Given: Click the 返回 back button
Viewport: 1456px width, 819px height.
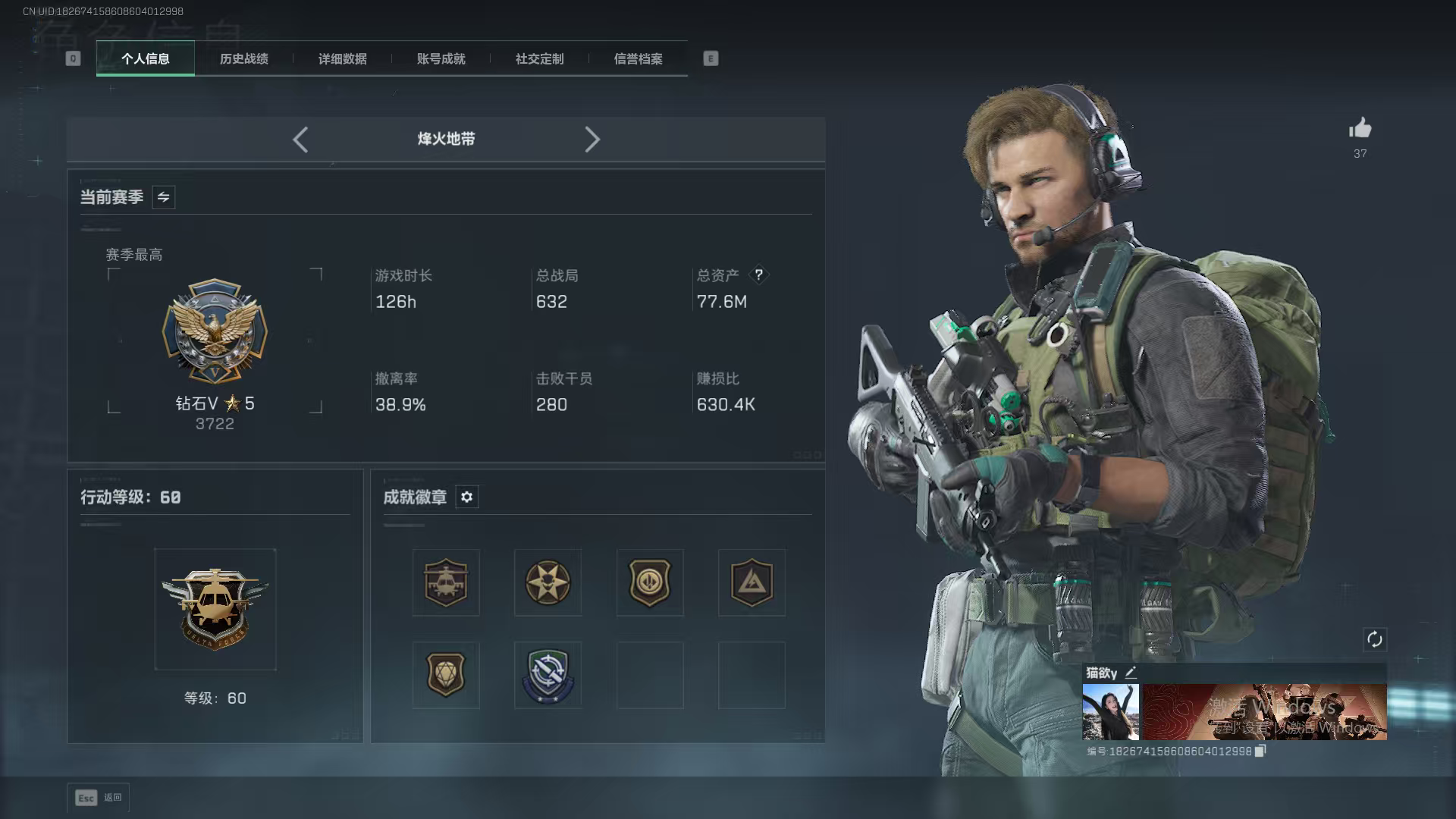Looking at the screenshot, I should (99, 798).
